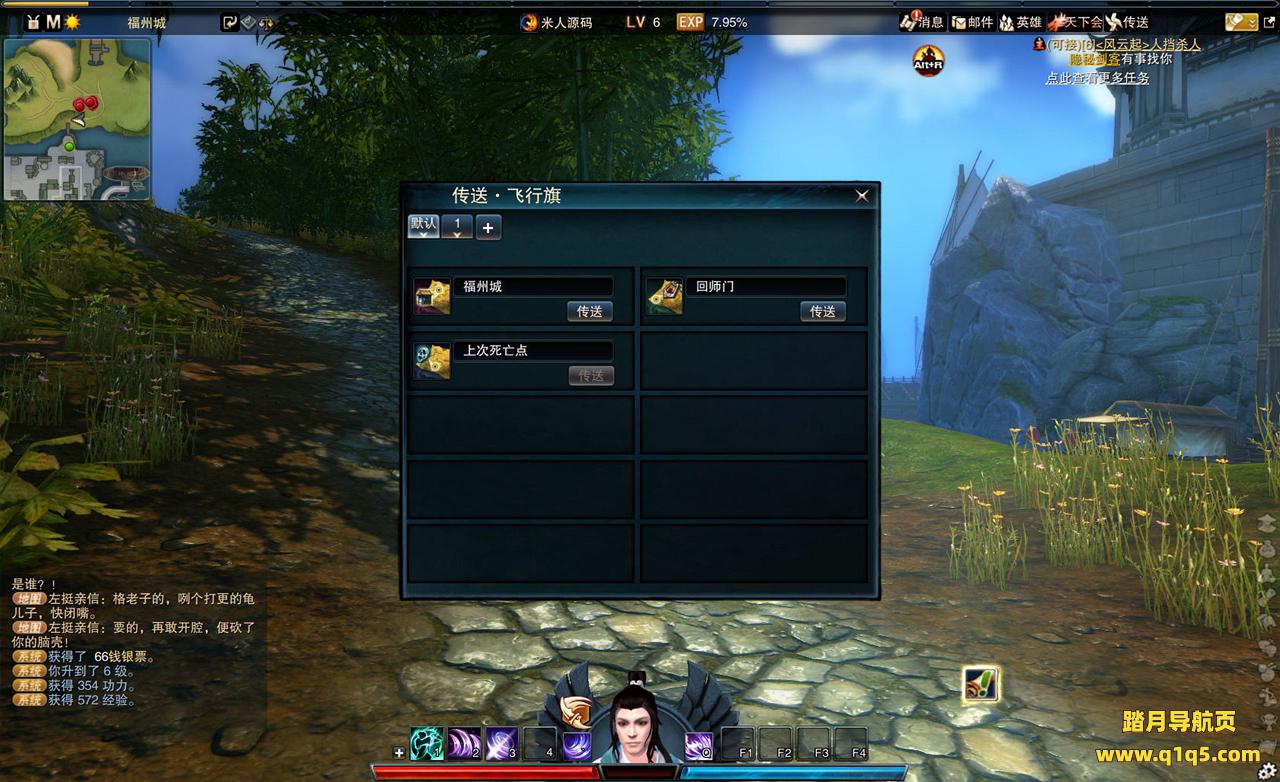Screen dimensions: 1280x782
Task: Open the settings gear icon
Action: (1267, 770)
